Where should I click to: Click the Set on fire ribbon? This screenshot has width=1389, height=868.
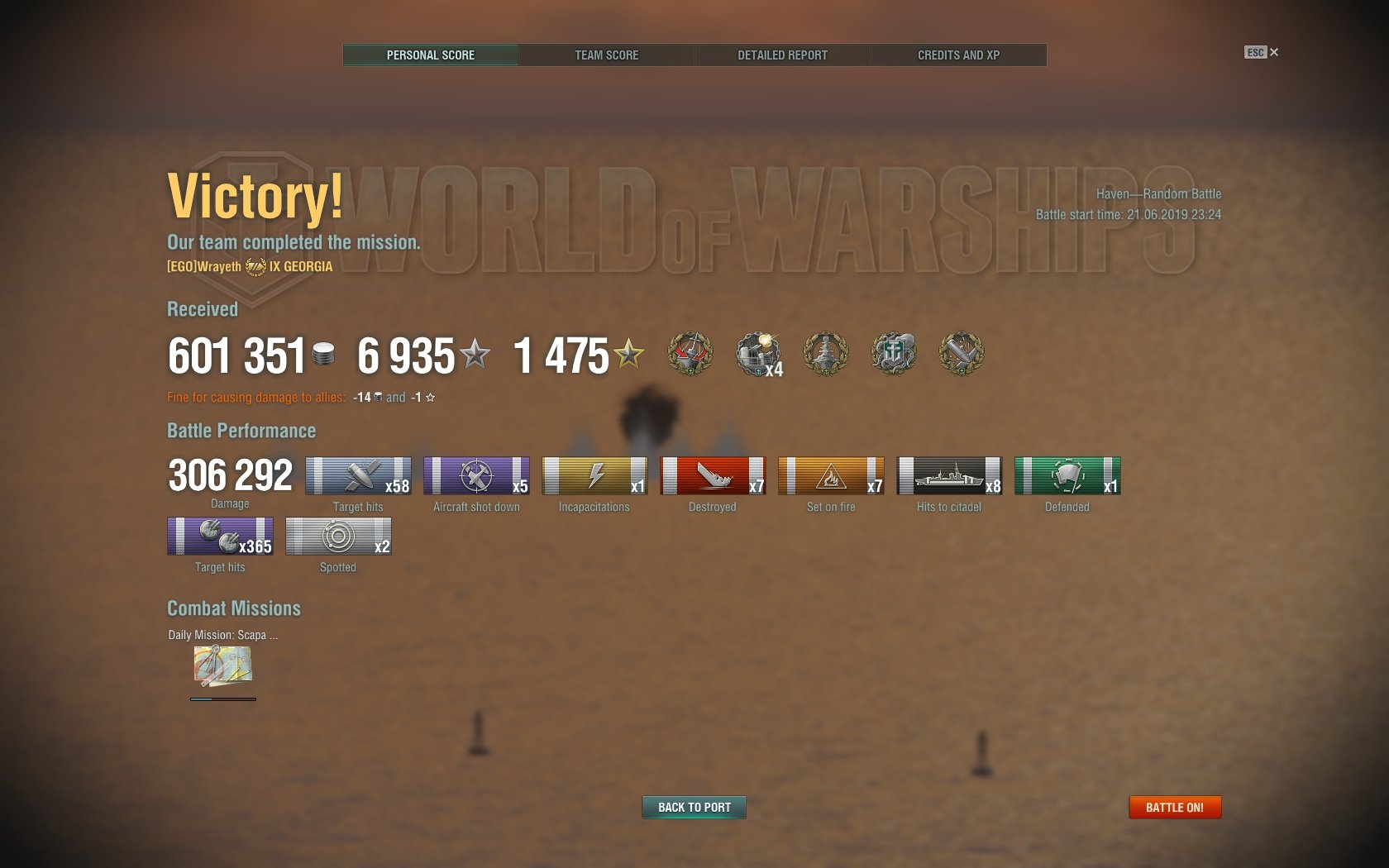pyautogui.click(x=831, y=476)
